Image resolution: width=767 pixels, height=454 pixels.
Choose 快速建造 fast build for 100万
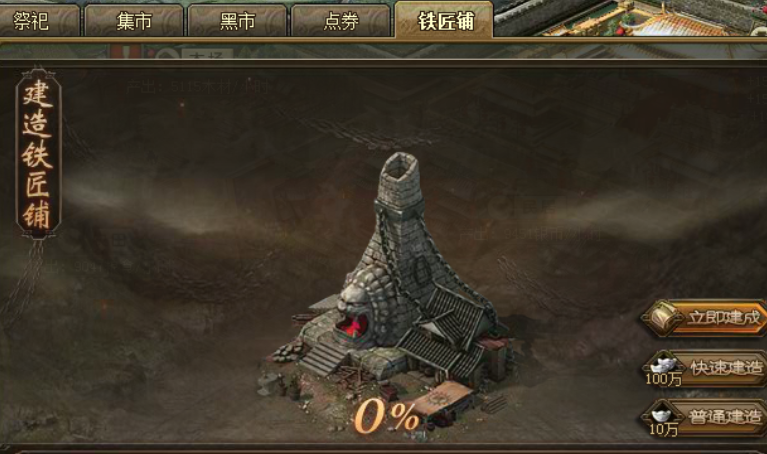[710, 368]
